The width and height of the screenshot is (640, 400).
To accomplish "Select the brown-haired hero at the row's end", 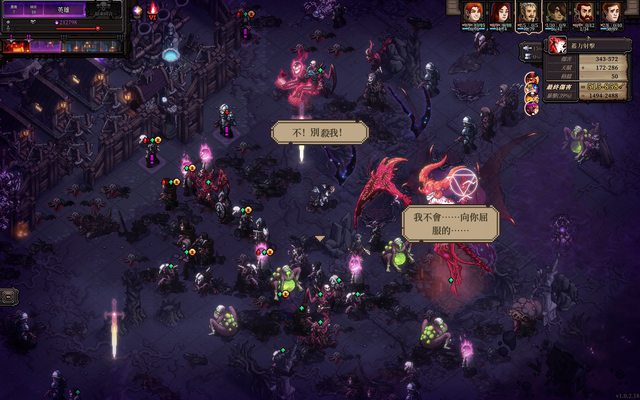I will click(x=612, y=11).
